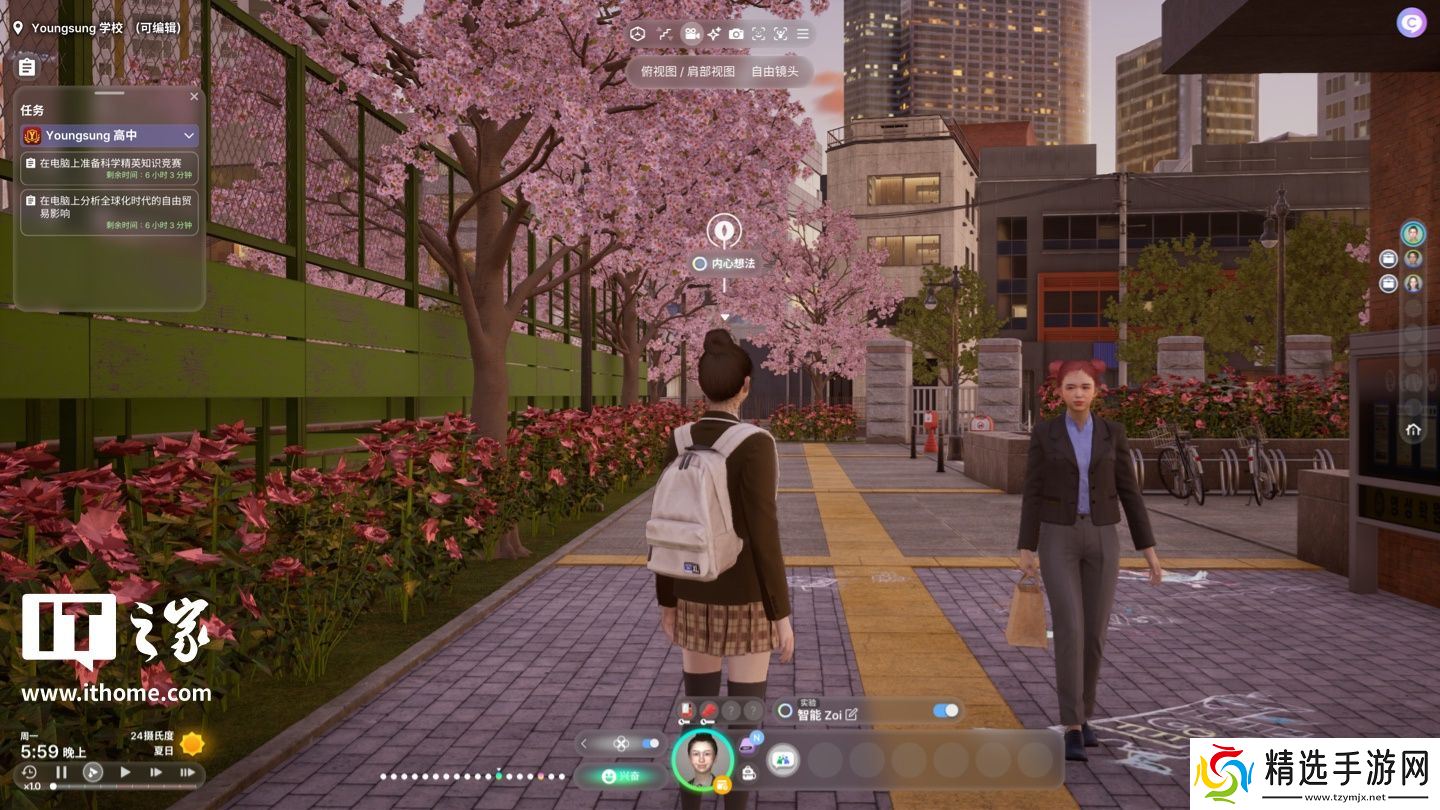Close the 任务 task panel
Screen dimensions: 1440x810
pyautogui.click(x=194, y=97)
